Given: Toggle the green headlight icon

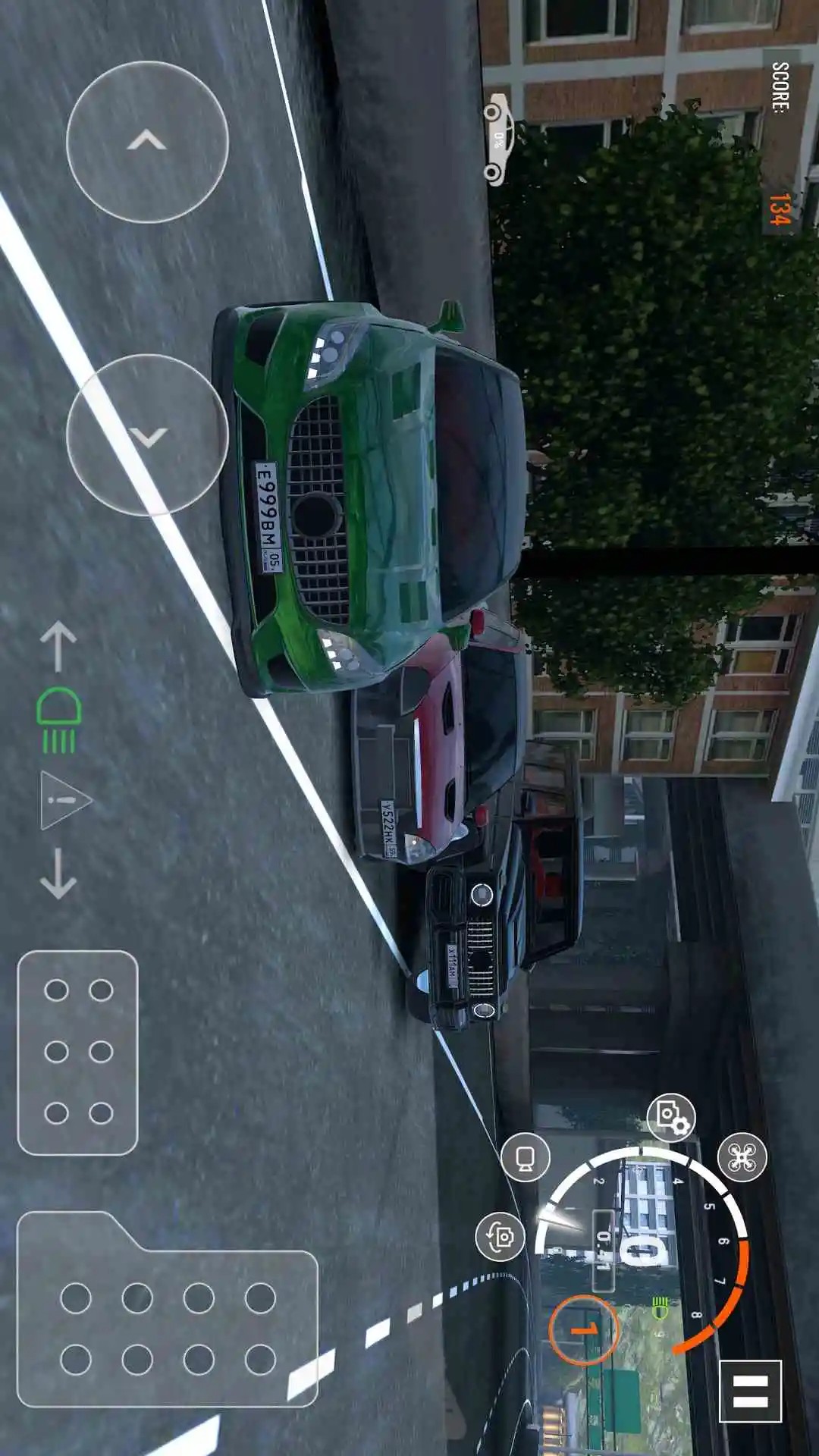Looking at the screenshot, I should click(x=58, y=720).
